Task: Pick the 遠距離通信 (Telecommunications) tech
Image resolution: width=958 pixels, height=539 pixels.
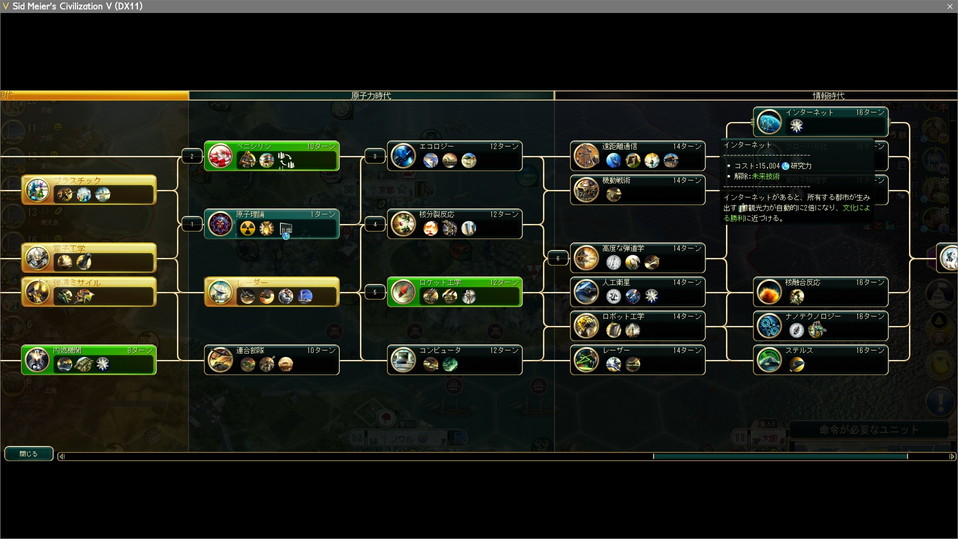Action: 638,156
